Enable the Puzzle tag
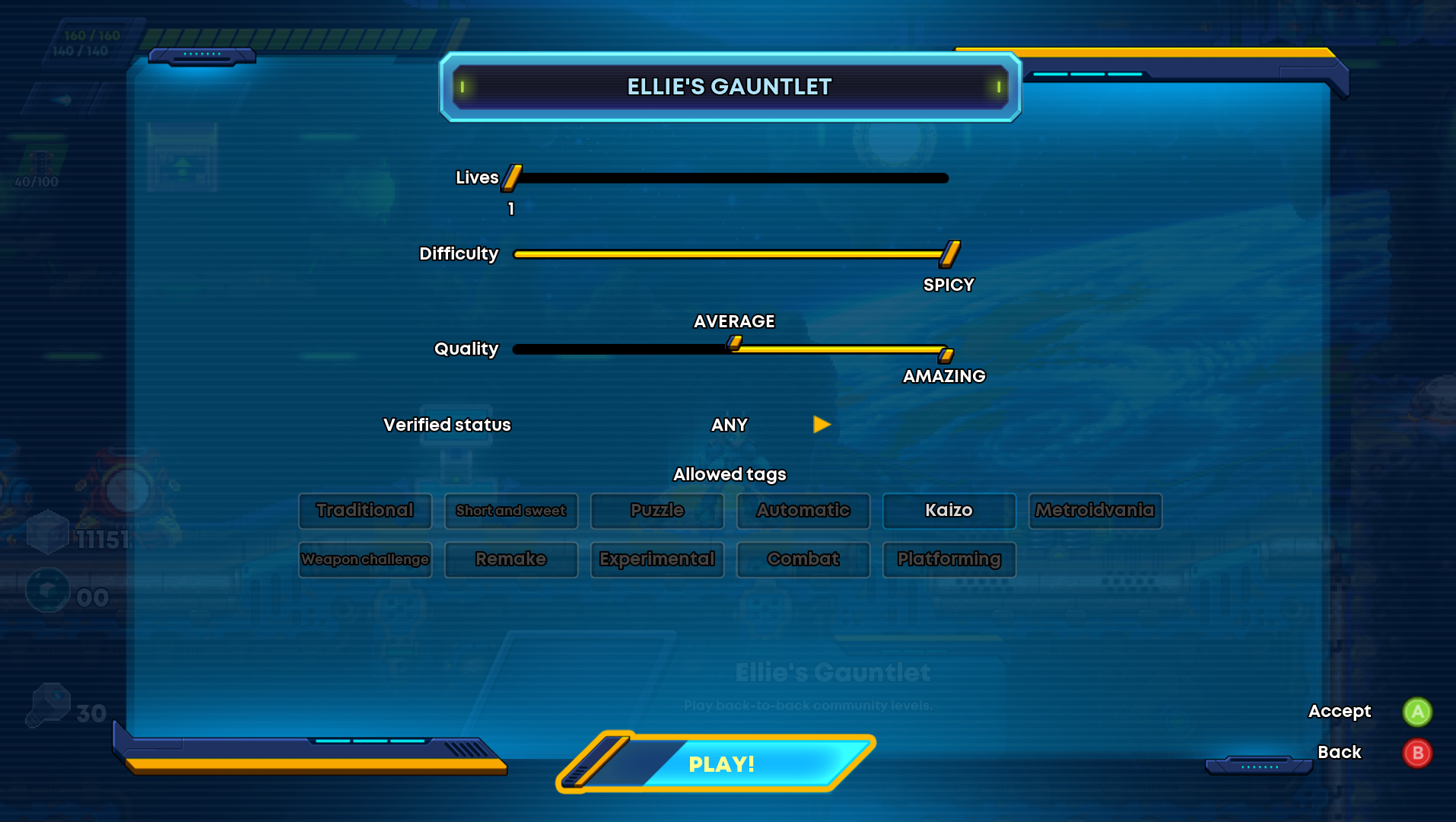The width and height of the screenshot is (1456, 822). (x=657, y=511)
